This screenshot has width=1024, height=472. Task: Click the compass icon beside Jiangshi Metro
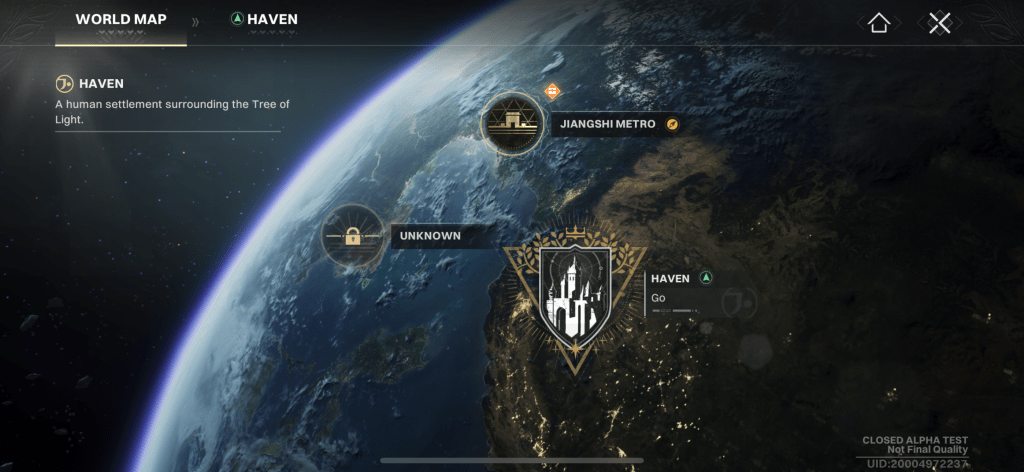pyautogui.click(x=673, y=124)
